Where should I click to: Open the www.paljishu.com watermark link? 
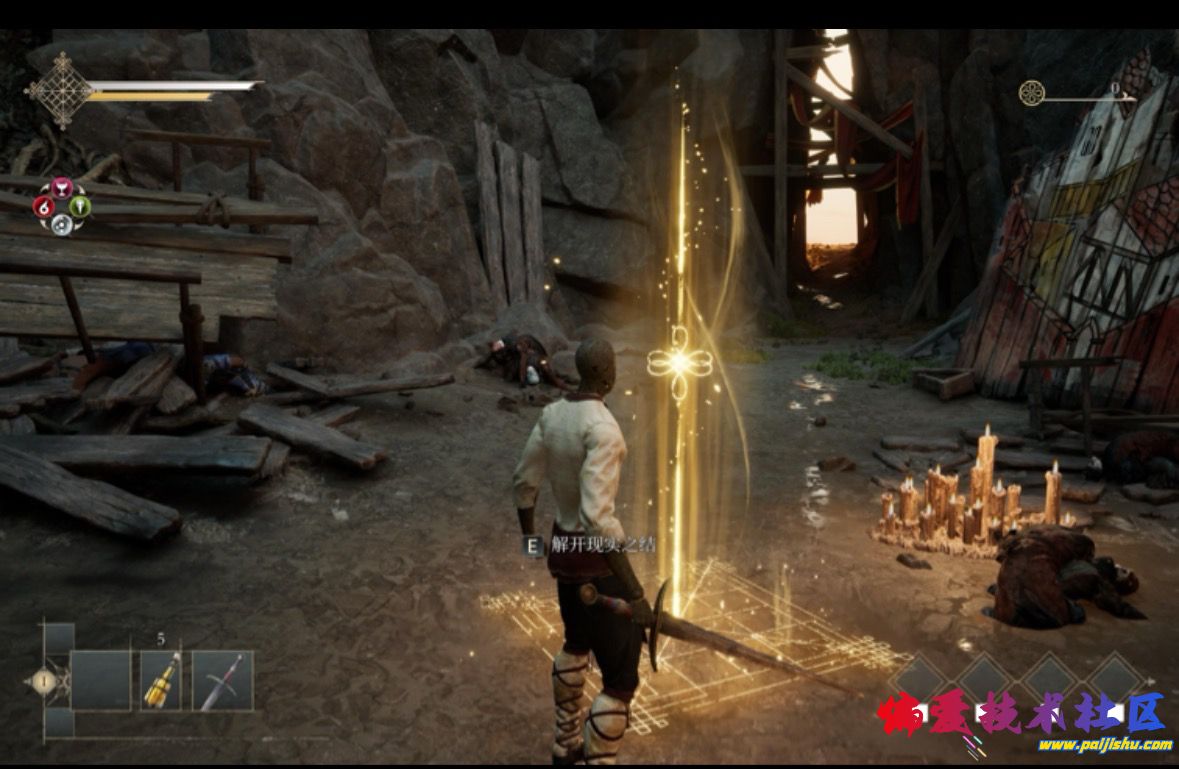pos(1104,745)
